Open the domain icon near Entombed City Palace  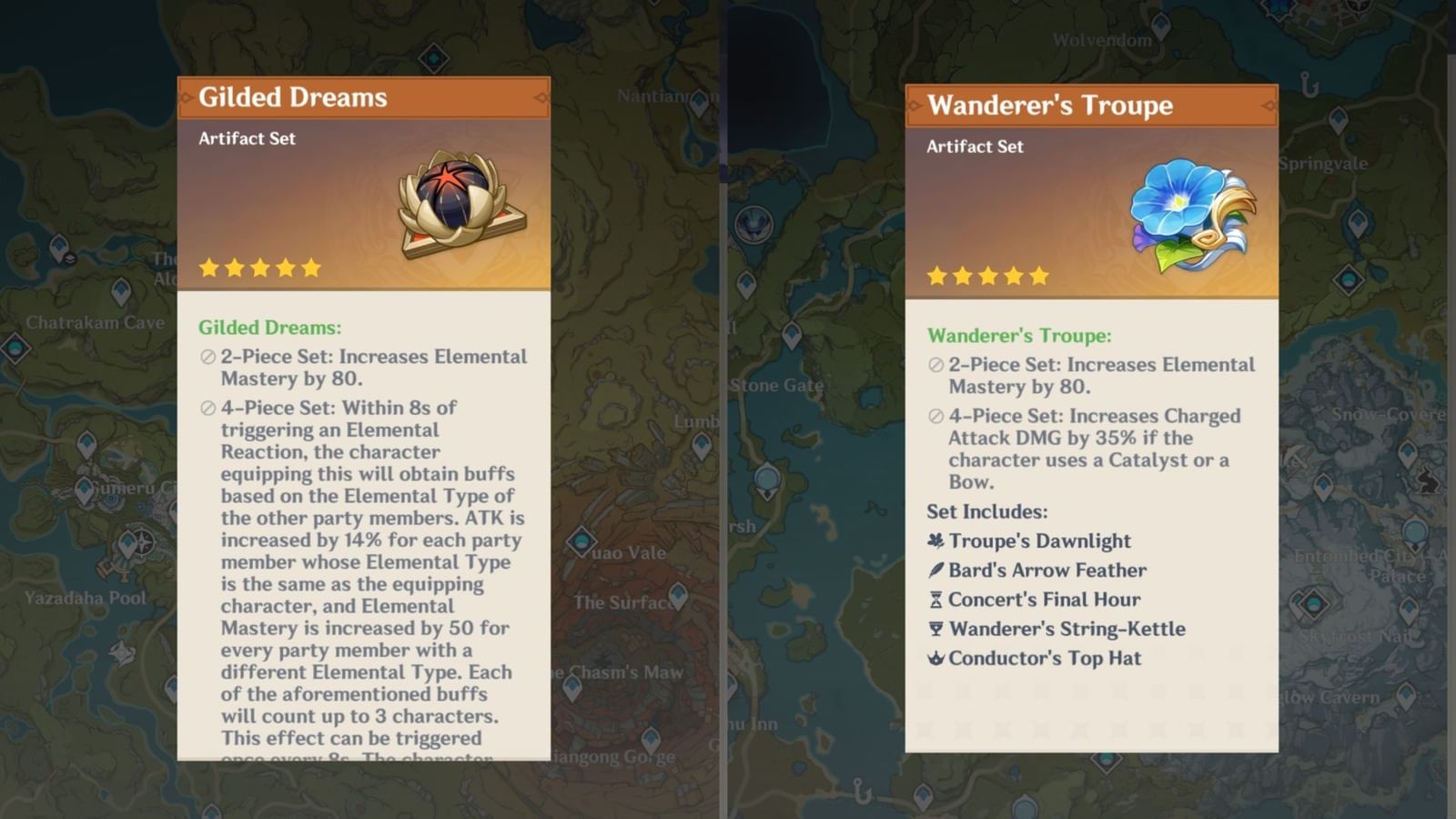click(1313, 605)
